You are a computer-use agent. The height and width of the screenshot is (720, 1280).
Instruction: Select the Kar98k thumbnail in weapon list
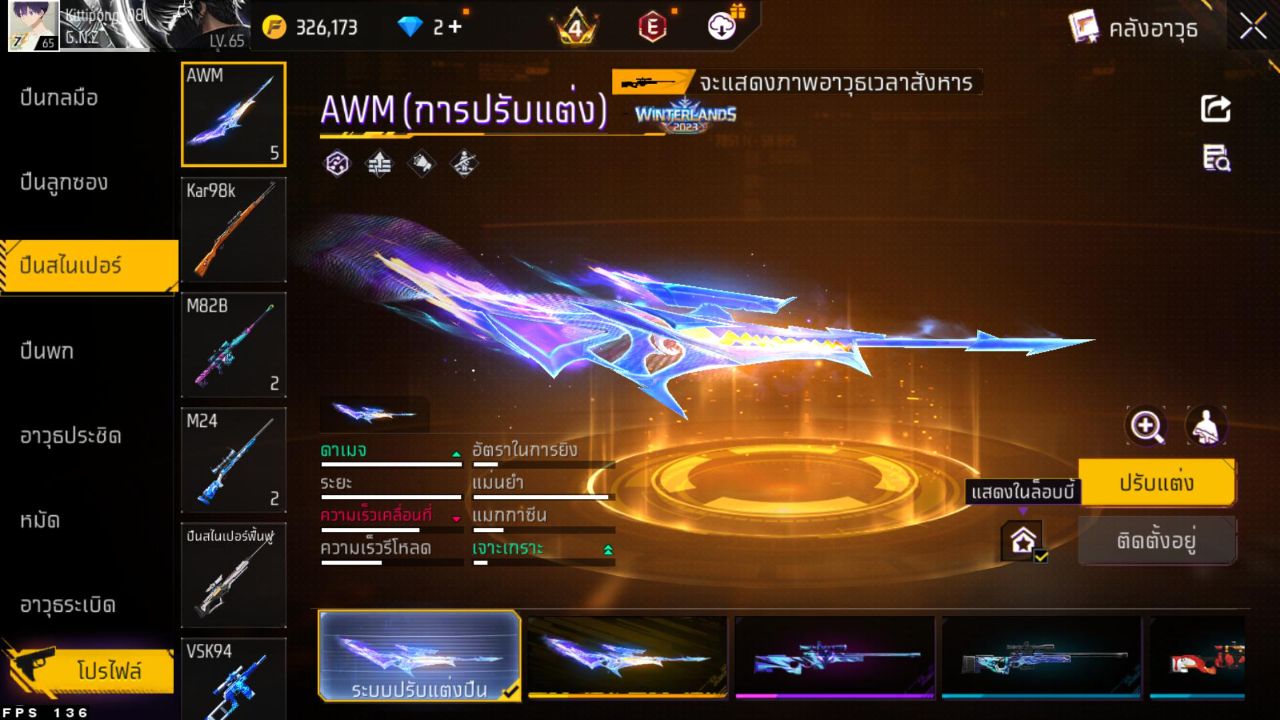(233, 229)
